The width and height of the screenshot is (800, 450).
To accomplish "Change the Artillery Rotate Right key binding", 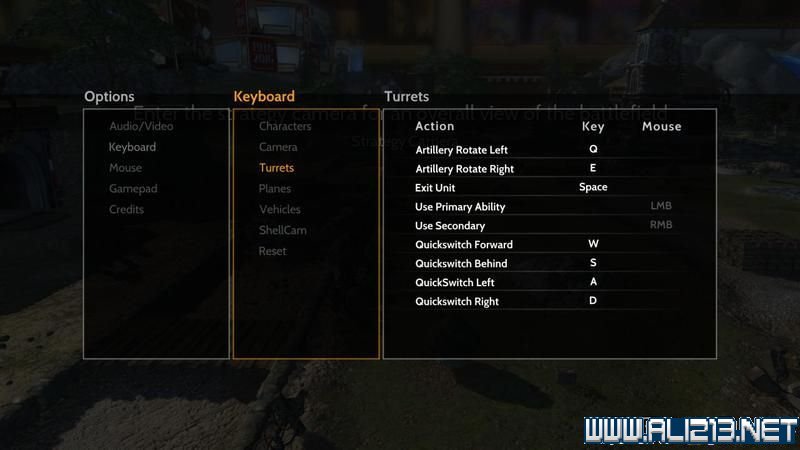I will (x=593, y=168).
